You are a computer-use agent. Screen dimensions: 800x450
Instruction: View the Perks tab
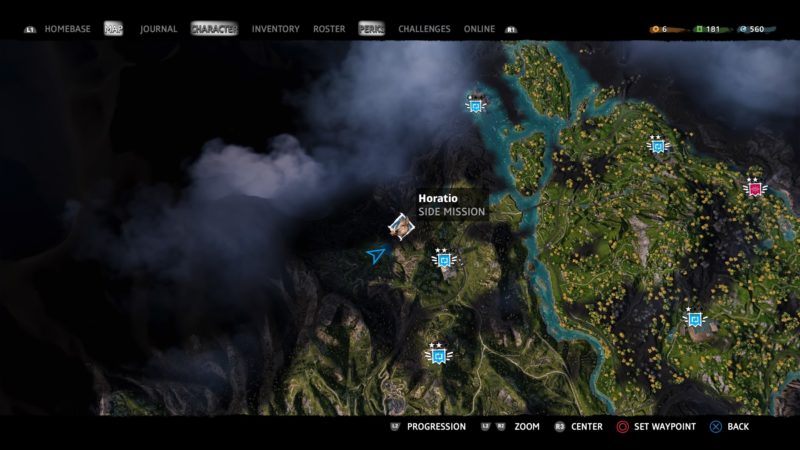coord(371,29)
